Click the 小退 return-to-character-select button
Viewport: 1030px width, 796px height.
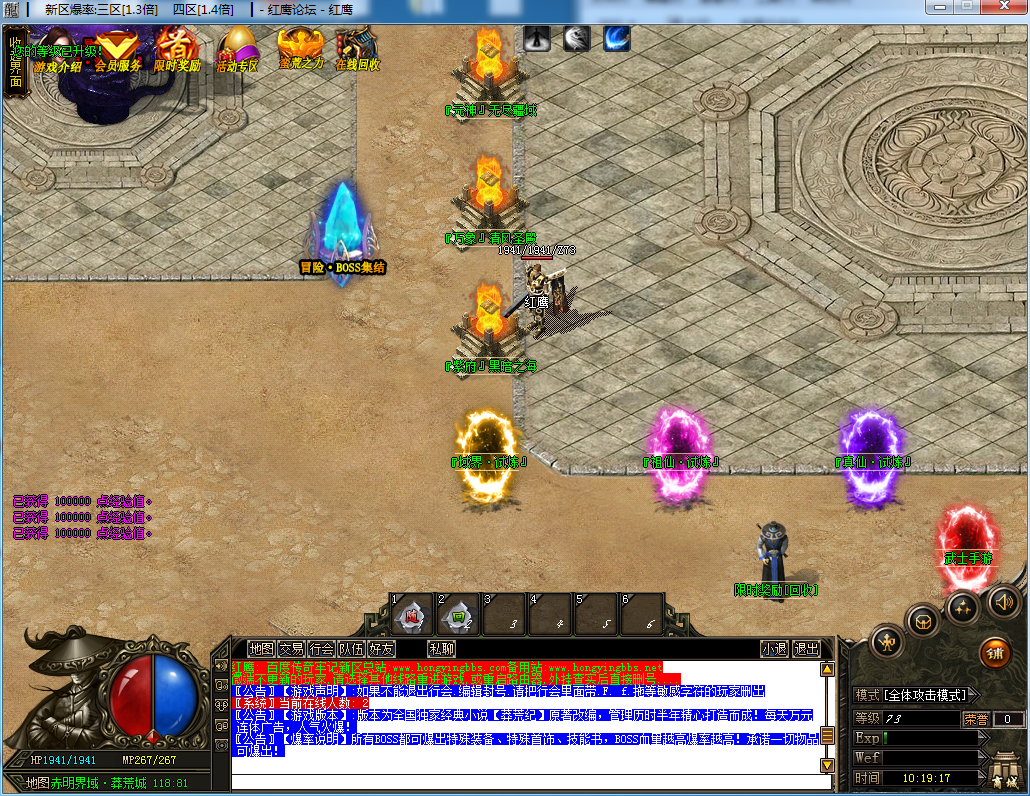point(773,649)
